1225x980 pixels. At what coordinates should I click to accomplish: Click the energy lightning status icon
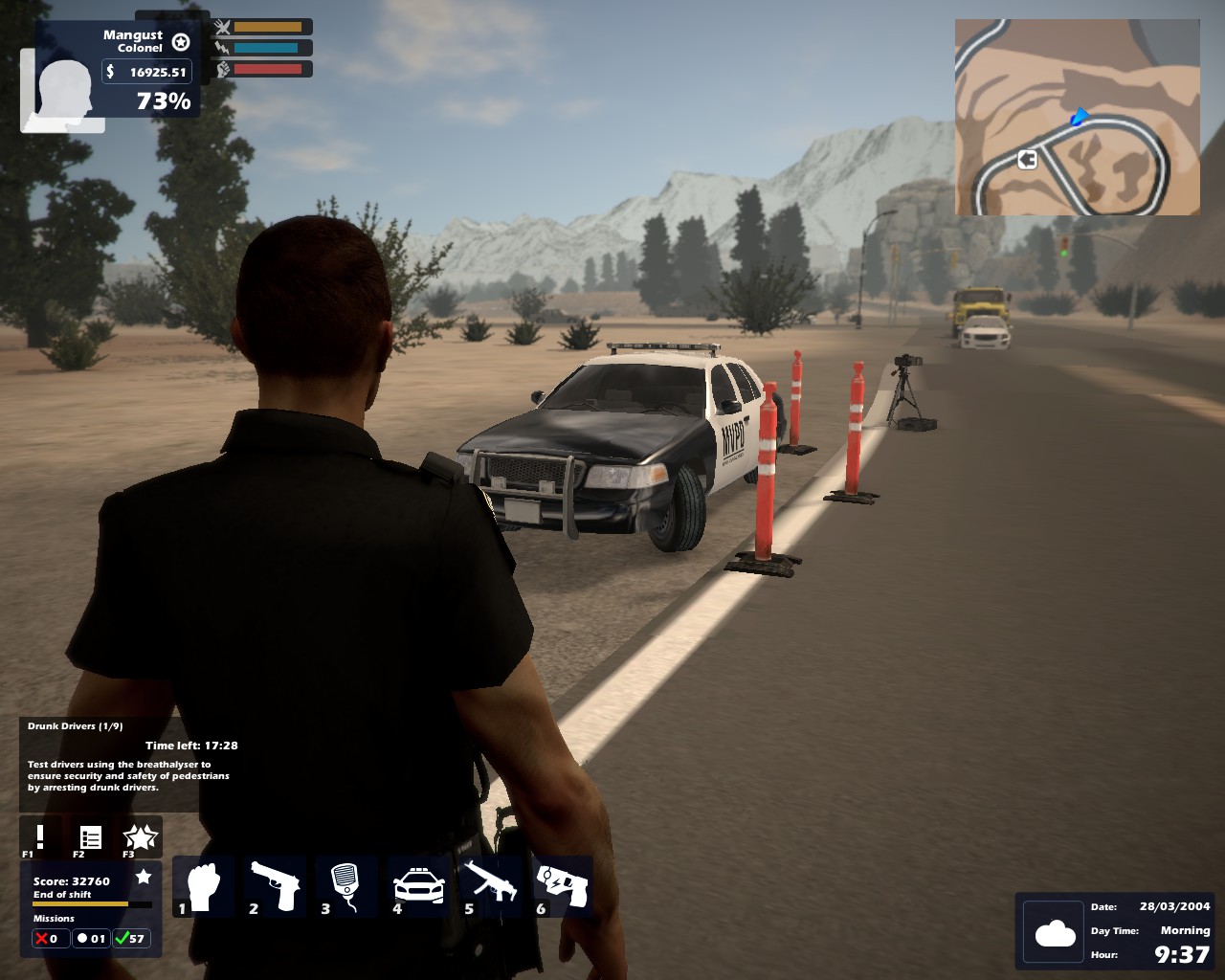click(x=222, y=48)
